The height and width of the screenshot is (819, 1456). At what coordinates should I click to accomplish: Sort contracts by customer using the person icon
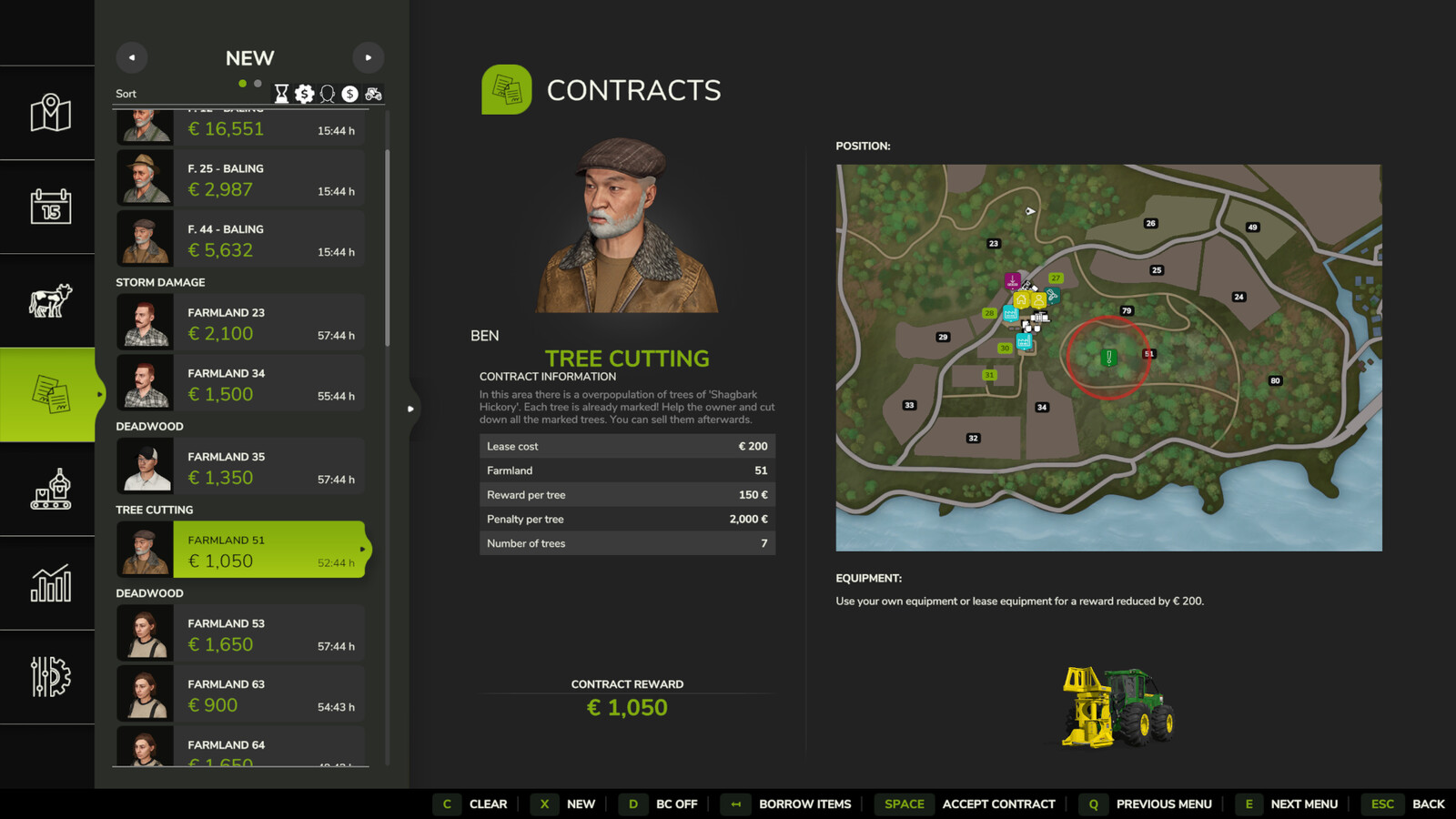coord(326,93)
